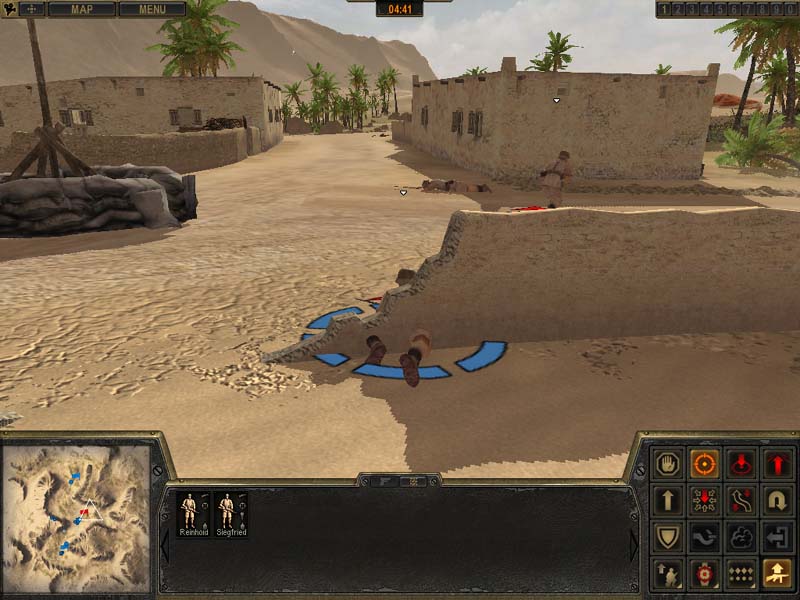Select soldier Reinhold's portrait
This screenshot has width=800, height=600.
coord(188,514)
